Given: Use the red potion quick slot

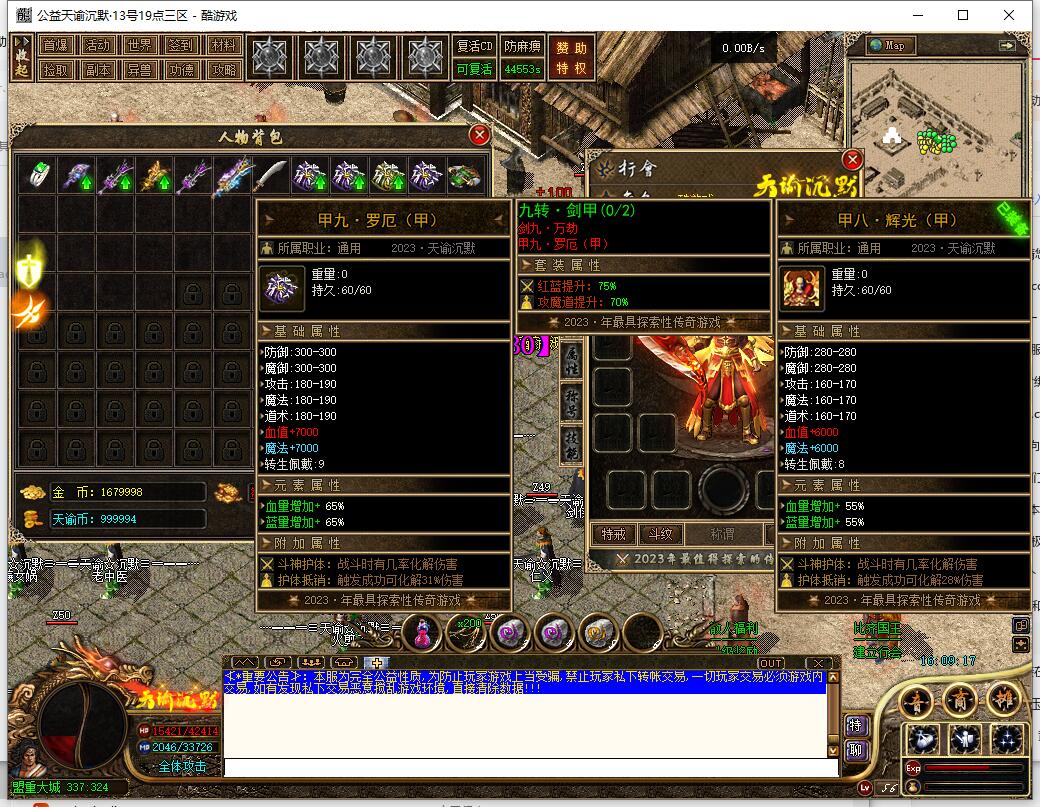Looking at the screenshot, I should [x=424, y=631].
